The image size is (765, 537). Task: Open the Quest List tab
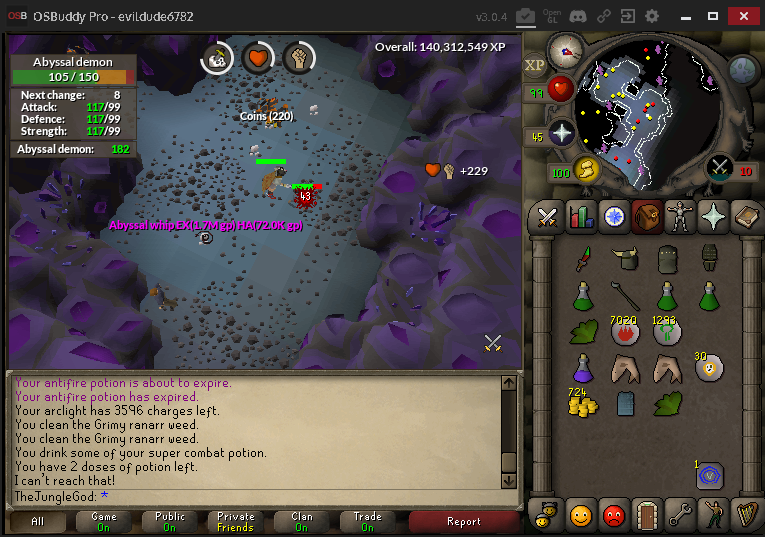(614, 216)
